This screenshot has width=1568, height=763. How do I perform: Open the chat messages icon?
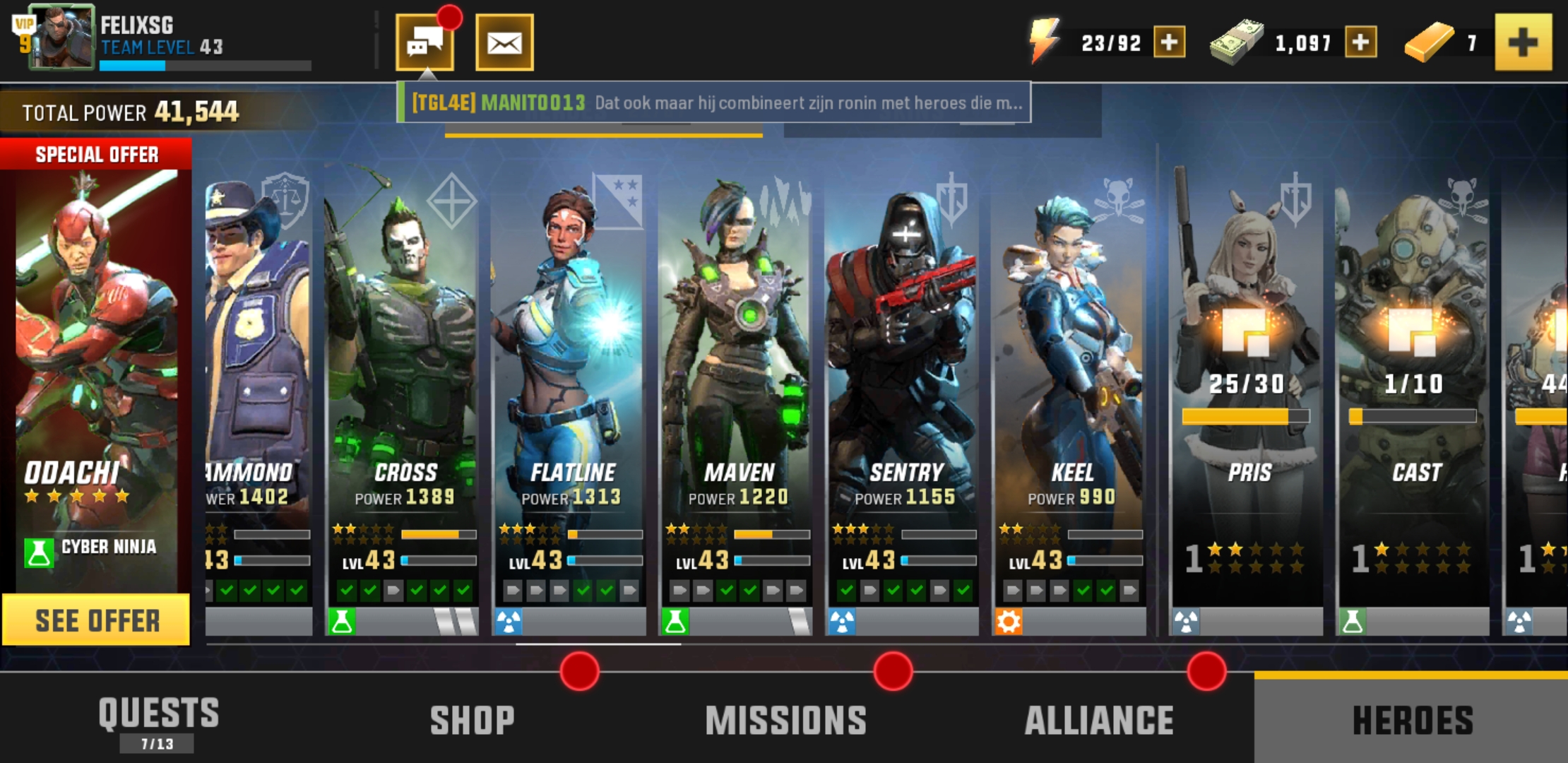tap(424, 43)
